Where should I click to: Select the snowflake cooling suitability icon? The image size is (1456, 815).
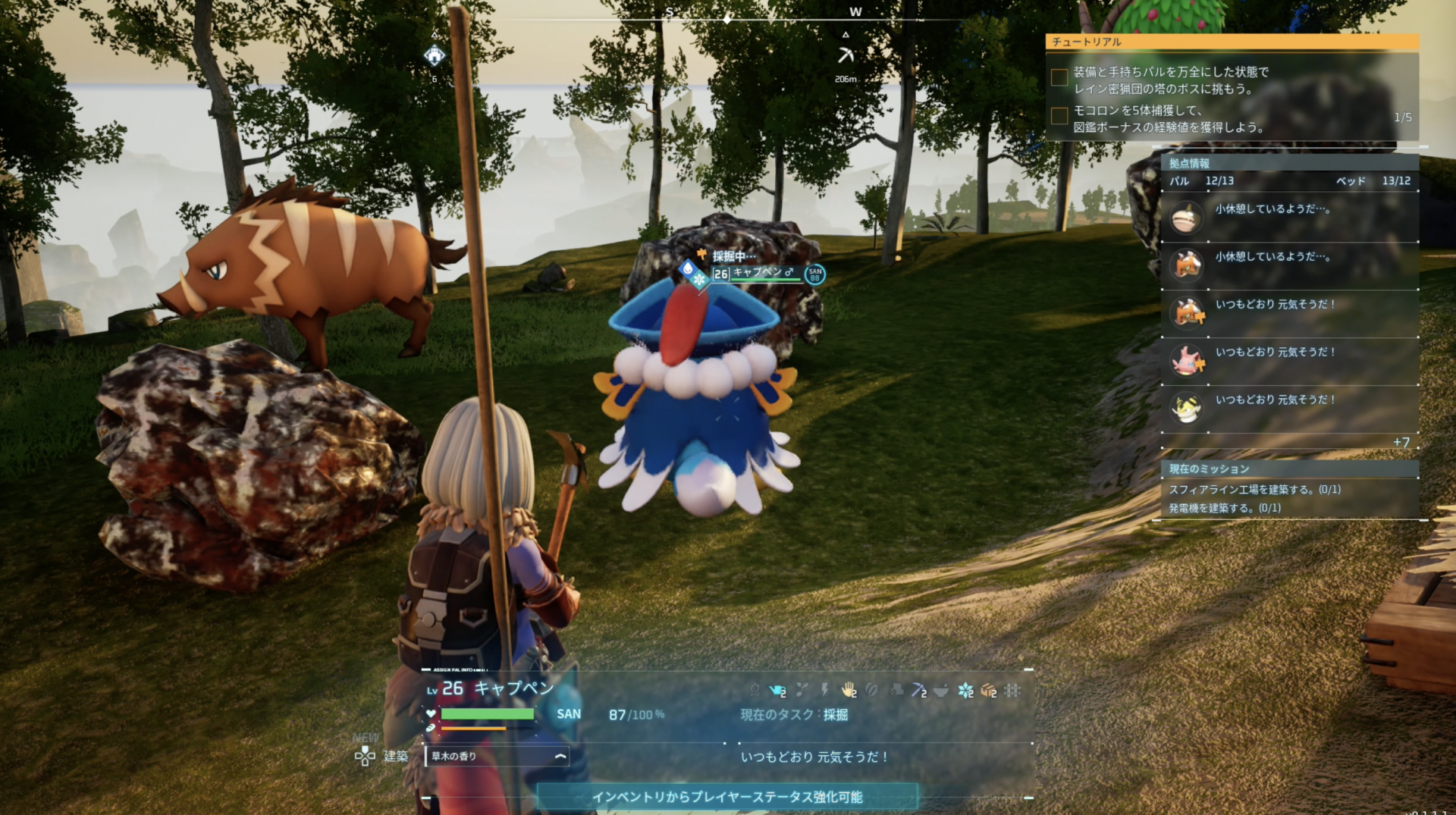point(965,690)
